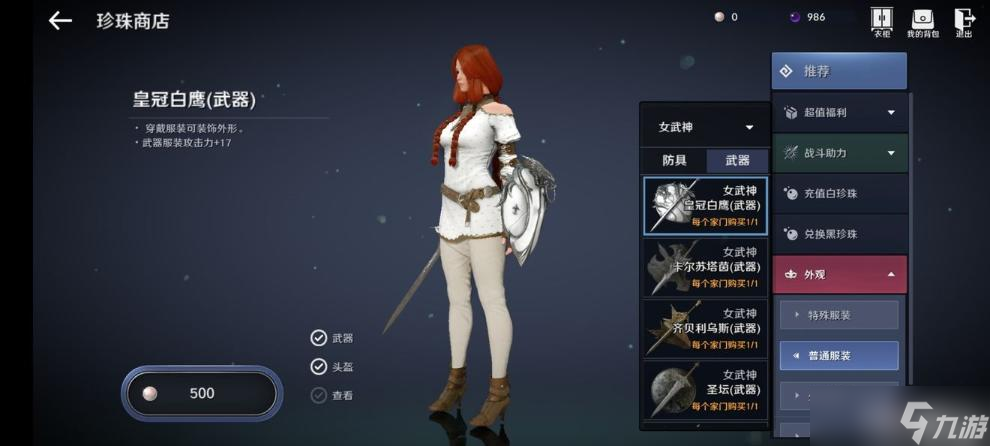Open the 衣柜 wardrobe
This screenshot has height=446, width=990.
click(x=881, y=22)
